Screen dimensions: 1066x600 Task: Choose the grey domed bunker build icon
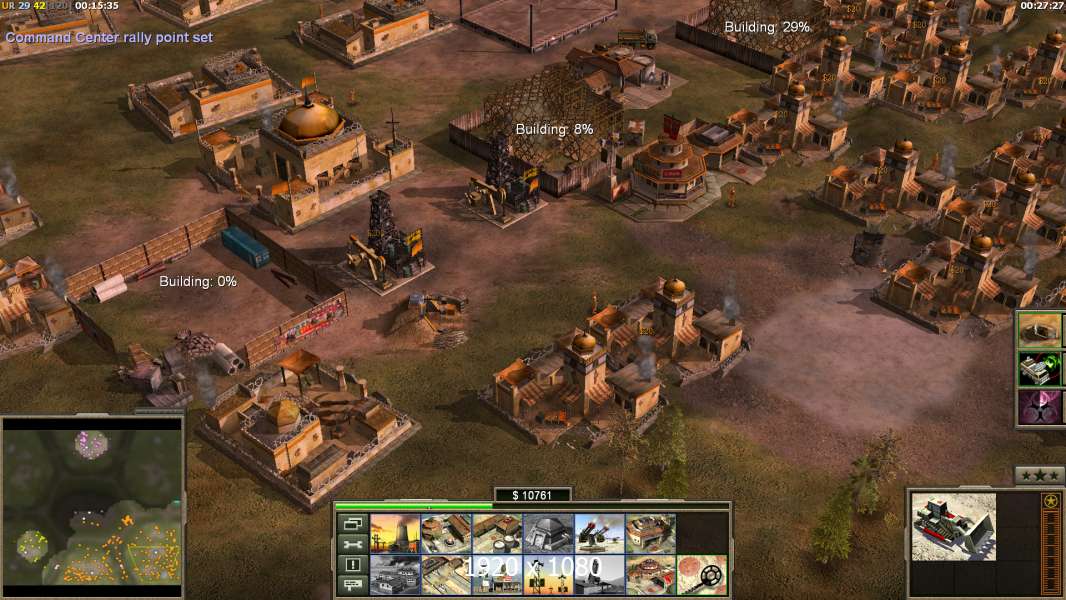549,534
